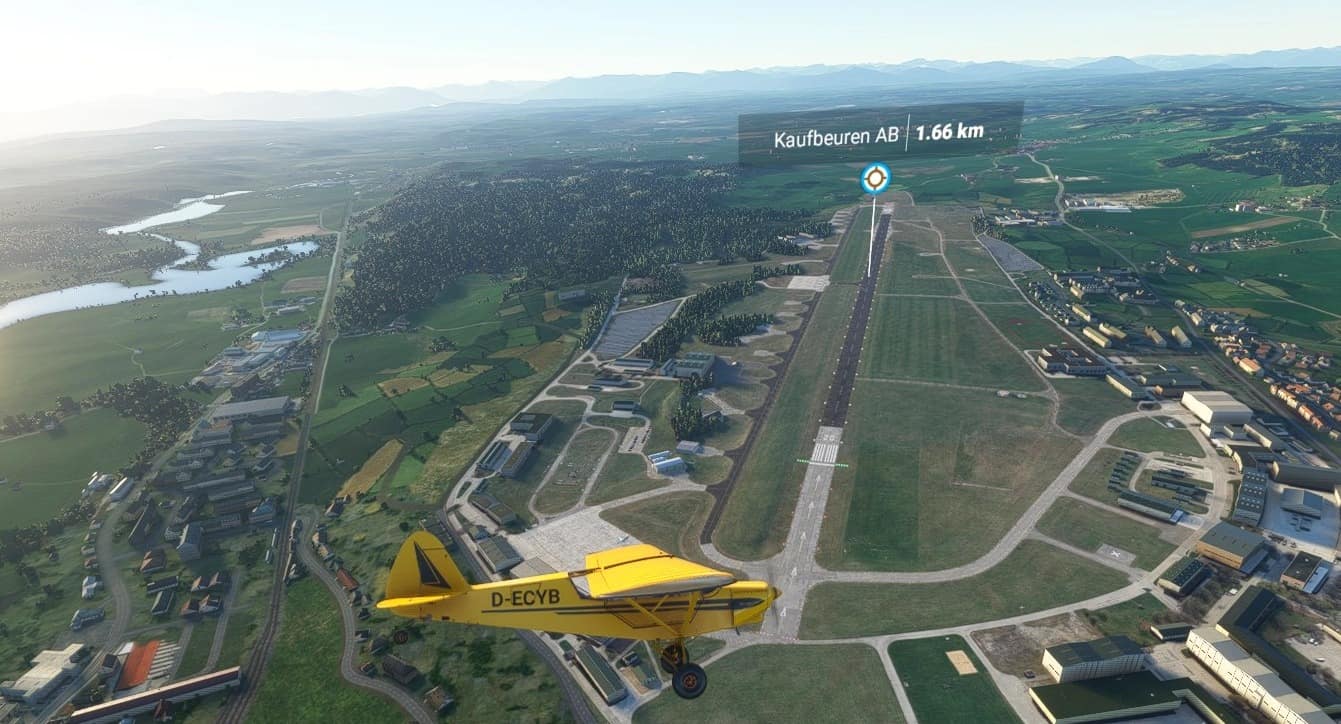Click the Kaufbeuren AB airport marker icon
The height and width of the screenshot is (724, 1341).
point(875,178)
